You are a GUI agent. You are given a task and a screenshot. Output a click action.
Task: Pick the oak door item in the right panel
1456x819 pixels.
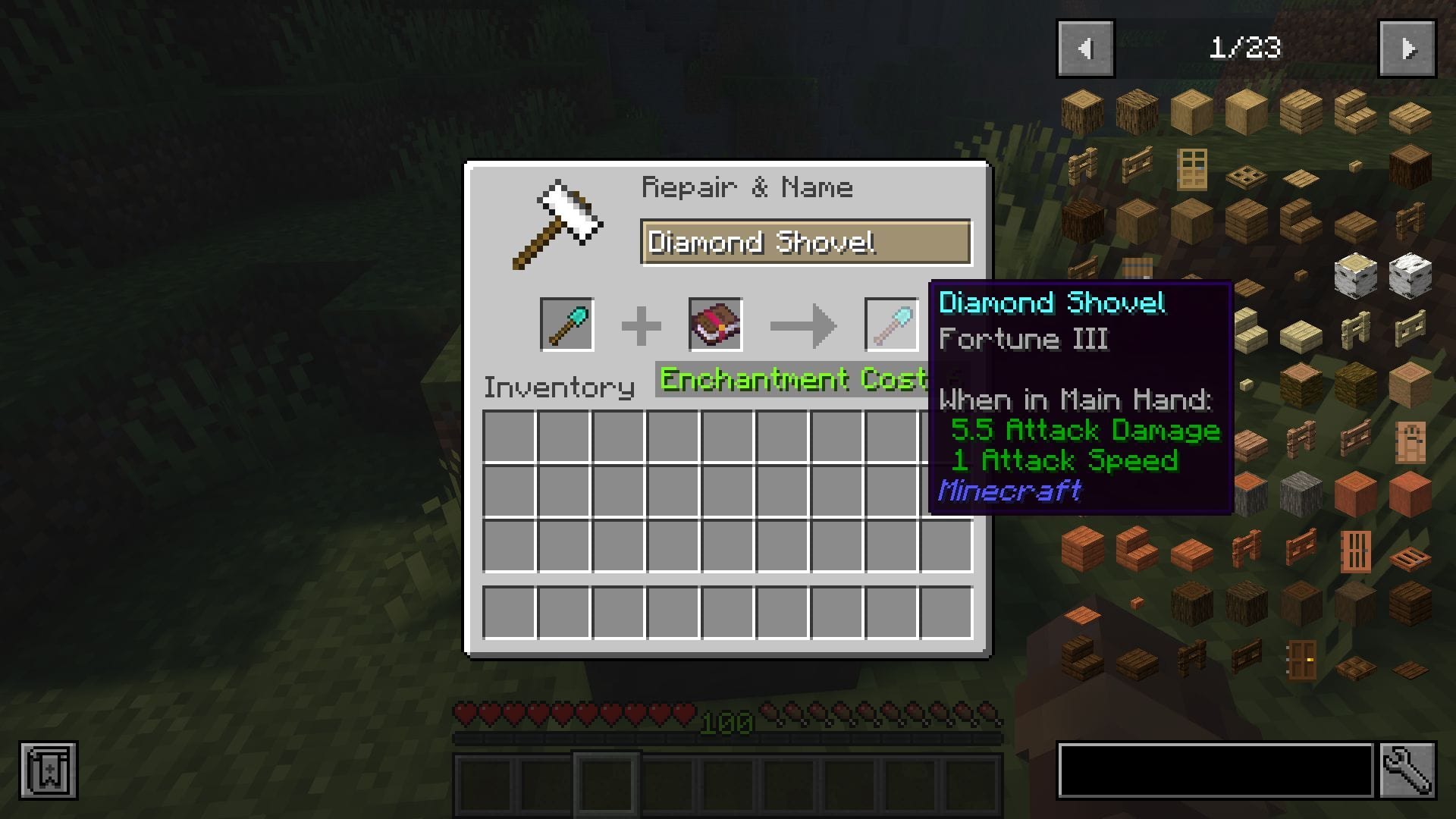[x=1193, y=169]
